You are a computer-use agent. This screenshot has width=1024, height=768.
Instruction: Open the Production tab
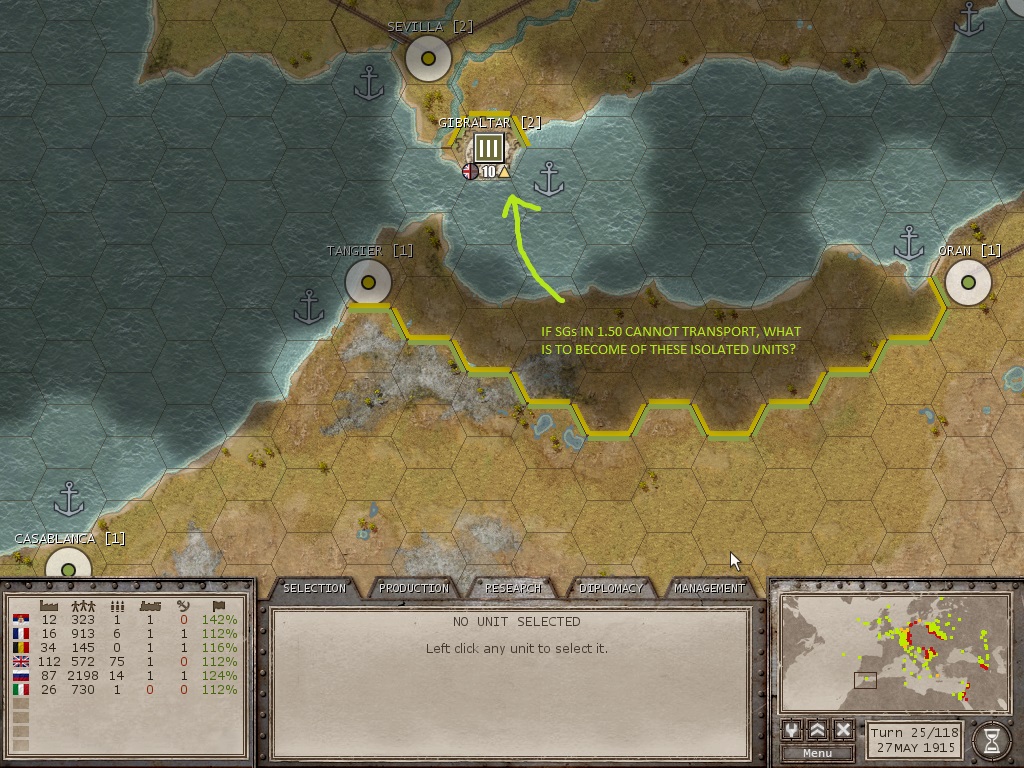pos(413,588)
